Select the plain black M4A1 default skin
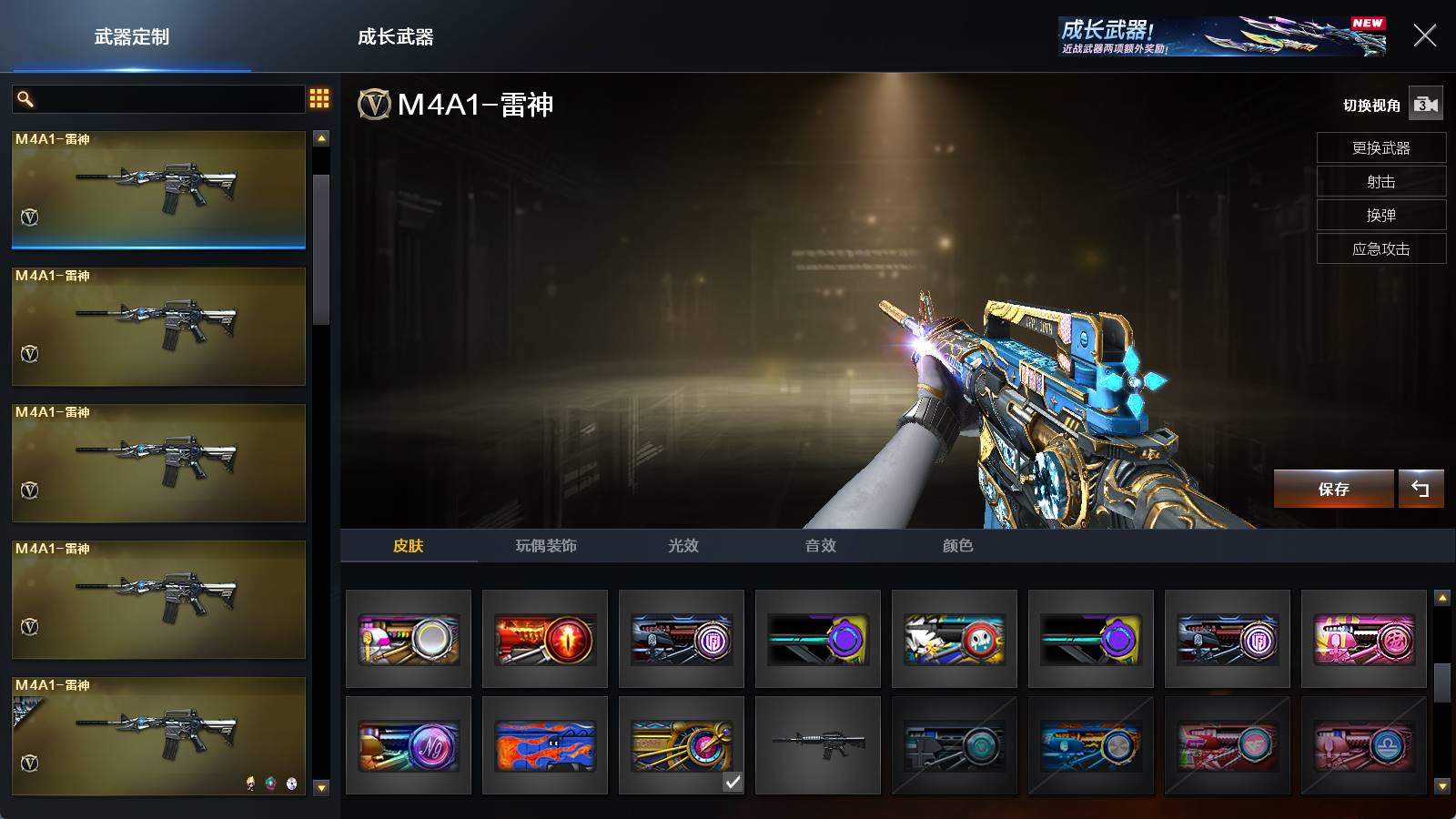1456x819 pixels. (x=818, y=745)
